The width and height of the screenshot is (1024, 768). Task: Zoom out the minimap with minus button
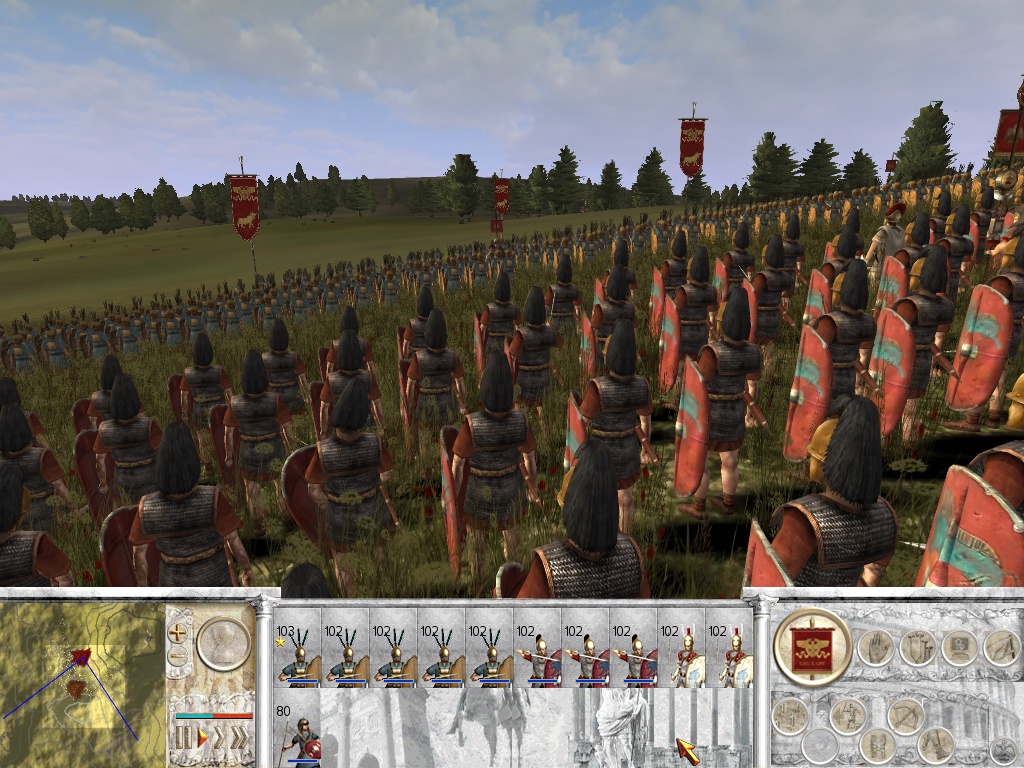point(178,656)
